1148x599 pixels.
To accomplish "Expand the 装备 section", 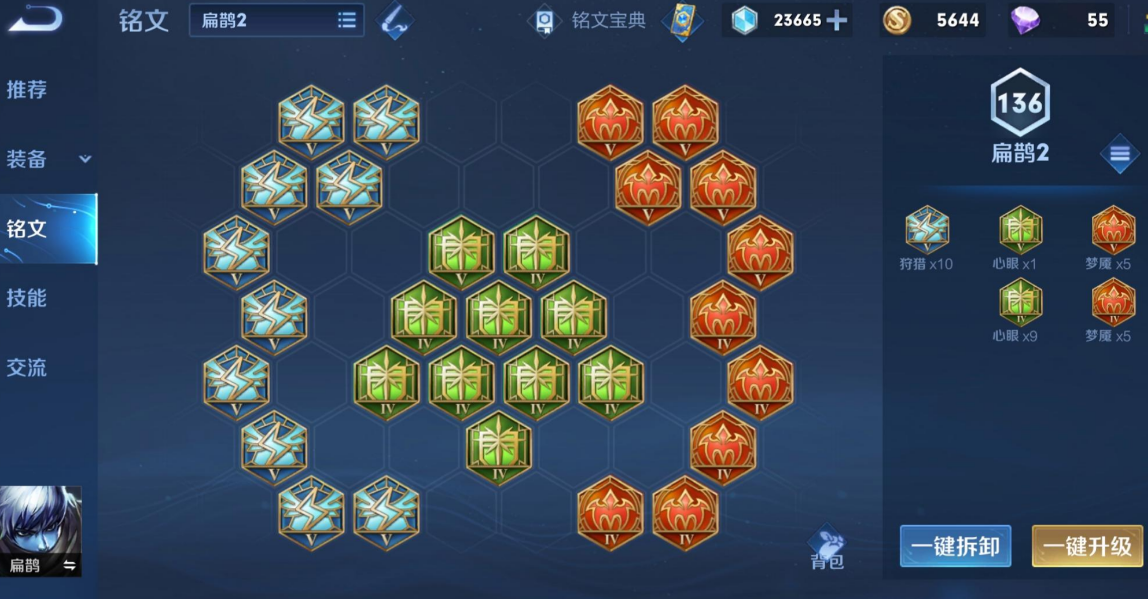I will click(x=48, y=159).
